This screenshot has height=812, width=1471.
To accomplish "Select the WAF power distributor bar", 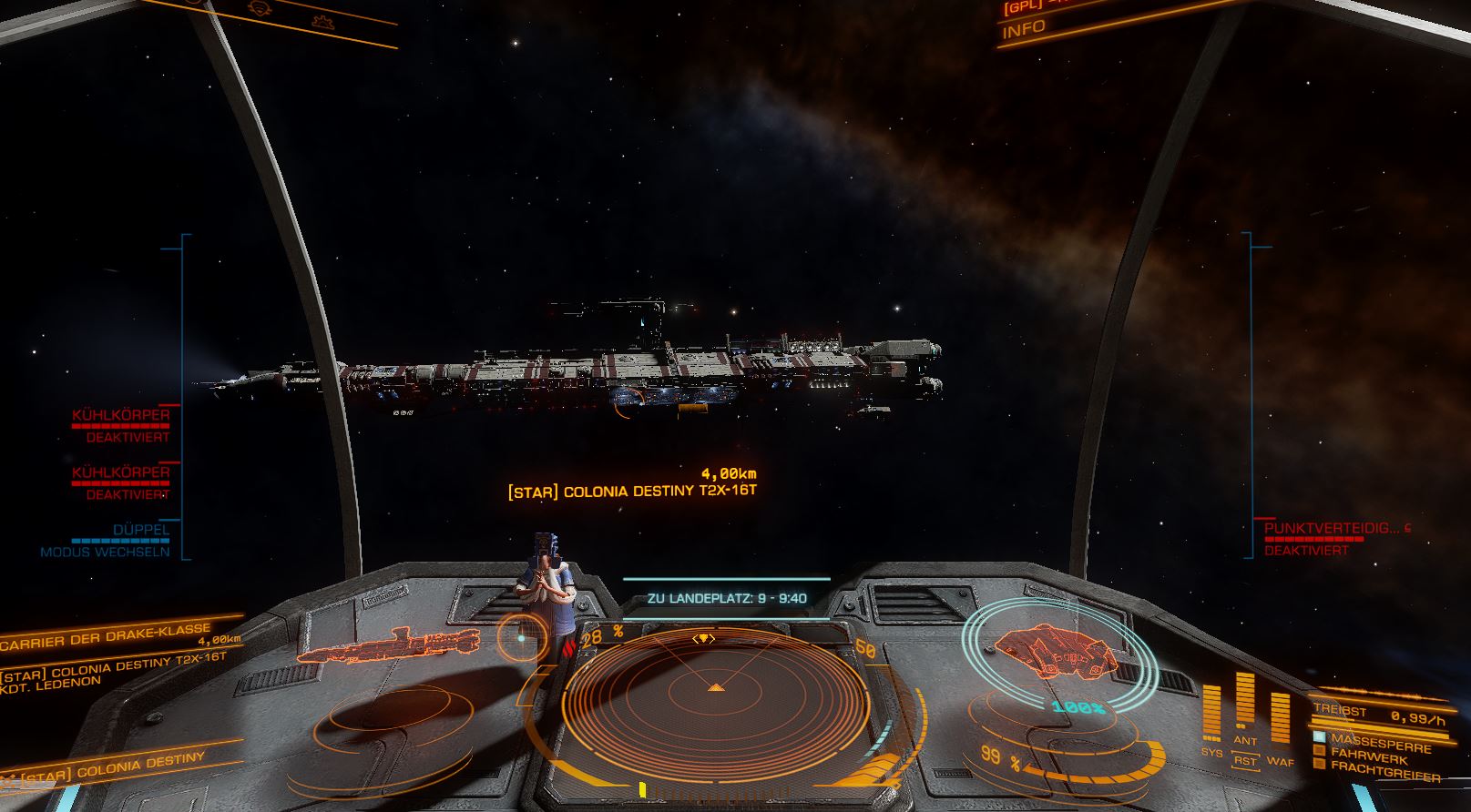I will [x=1280, y=719].
